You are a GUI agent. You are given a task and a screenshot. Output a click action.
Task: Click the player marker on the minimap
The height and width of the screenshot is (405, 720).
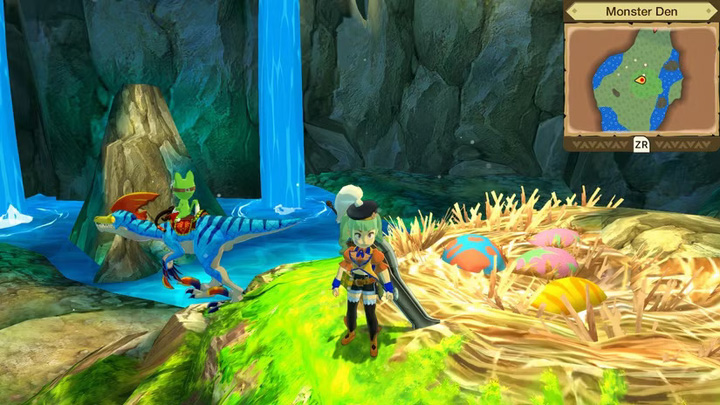pos(640,79)
